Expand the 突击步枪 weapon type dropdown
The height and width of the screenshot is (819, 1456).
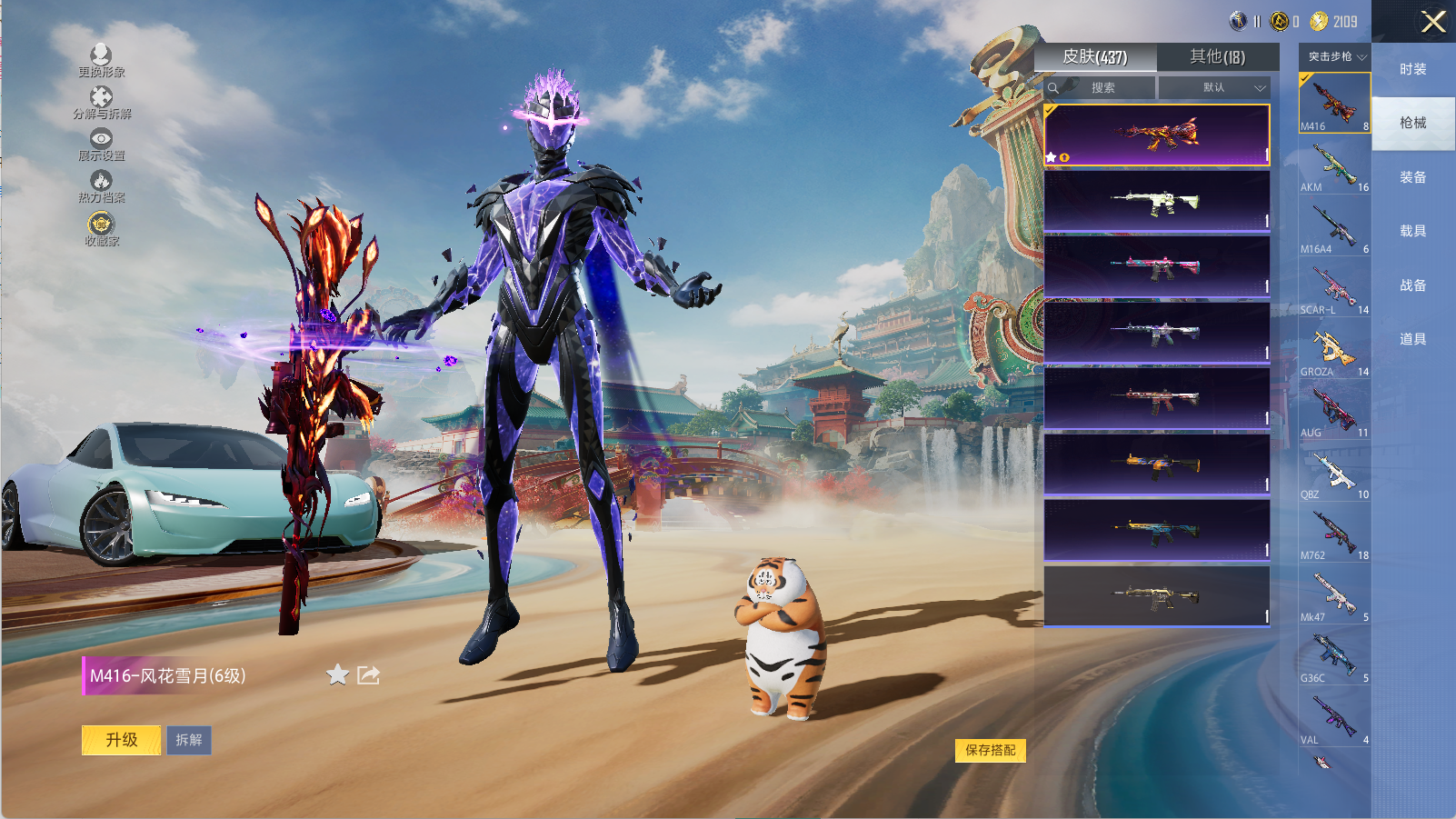click(x=1335, y=56)
